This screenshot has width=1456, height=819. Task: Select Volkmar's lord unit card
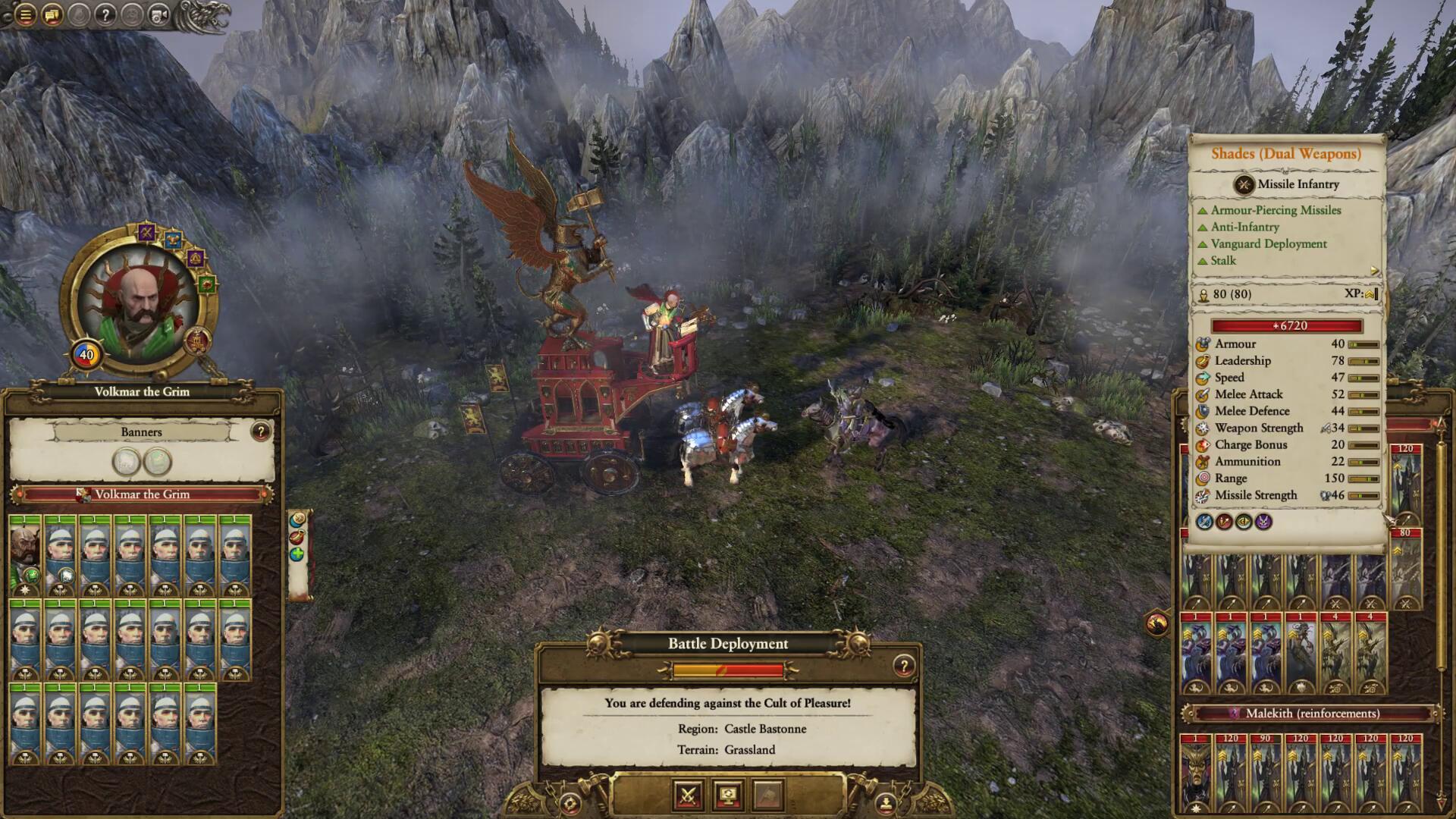pyautogui.click(x=25, y=556)
